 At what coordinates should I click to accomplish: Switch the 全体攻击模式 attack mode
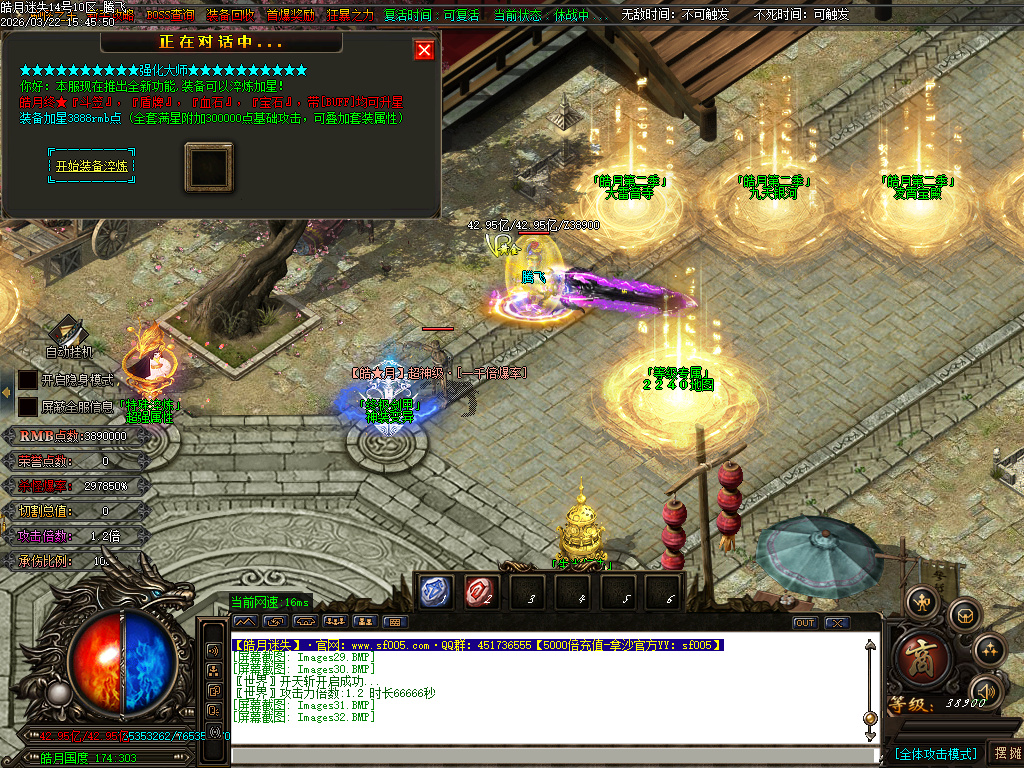click(x=936, y=753)
